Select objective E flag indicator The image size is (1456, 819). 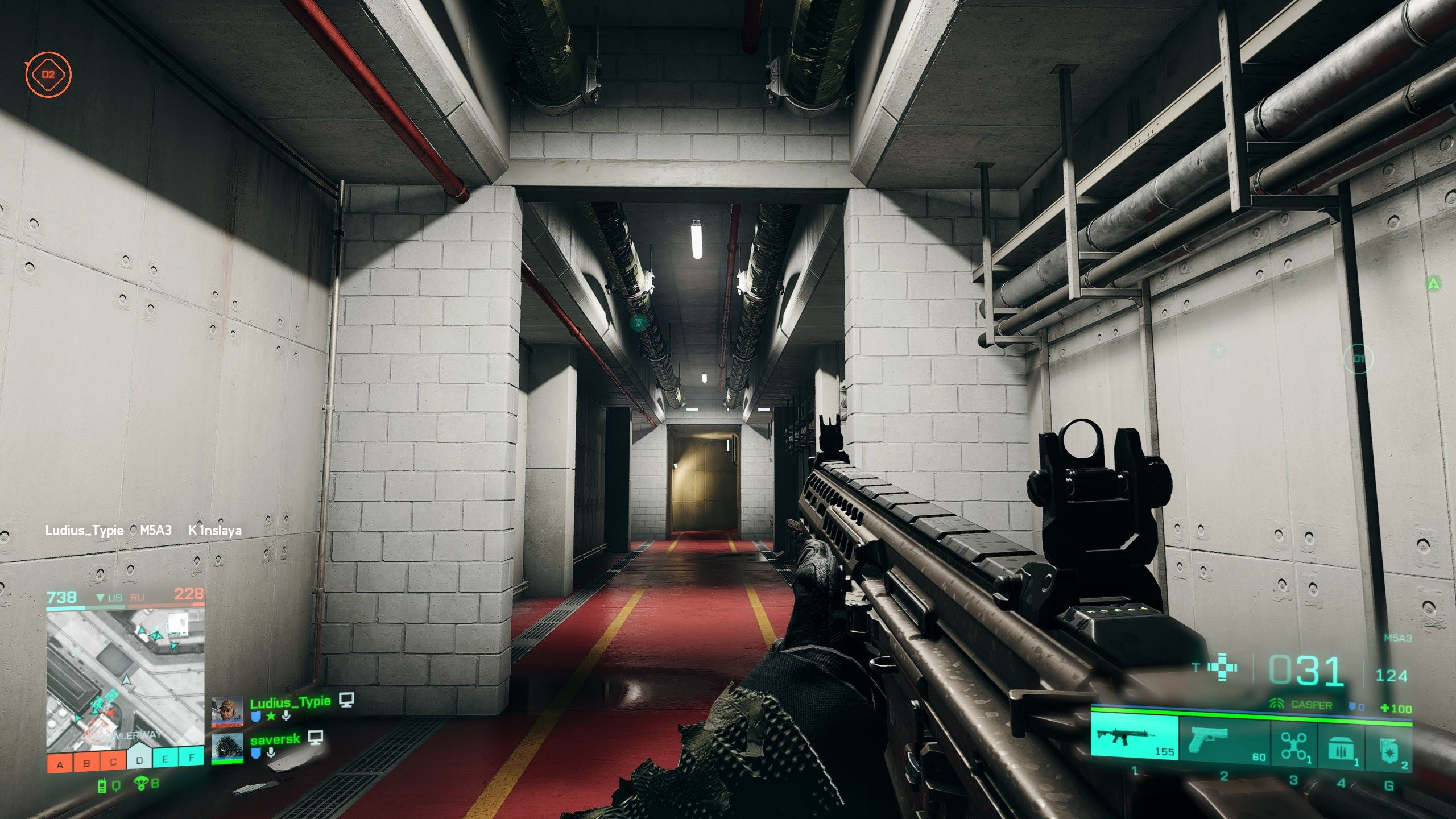166,758
